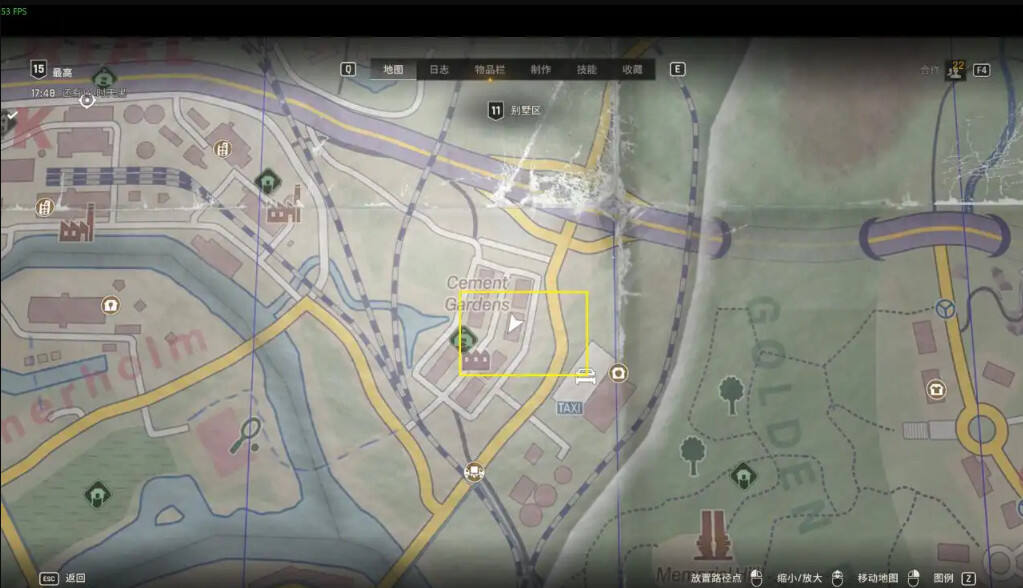Select the green marker under Cement Gardens

[x=466, y=339]
